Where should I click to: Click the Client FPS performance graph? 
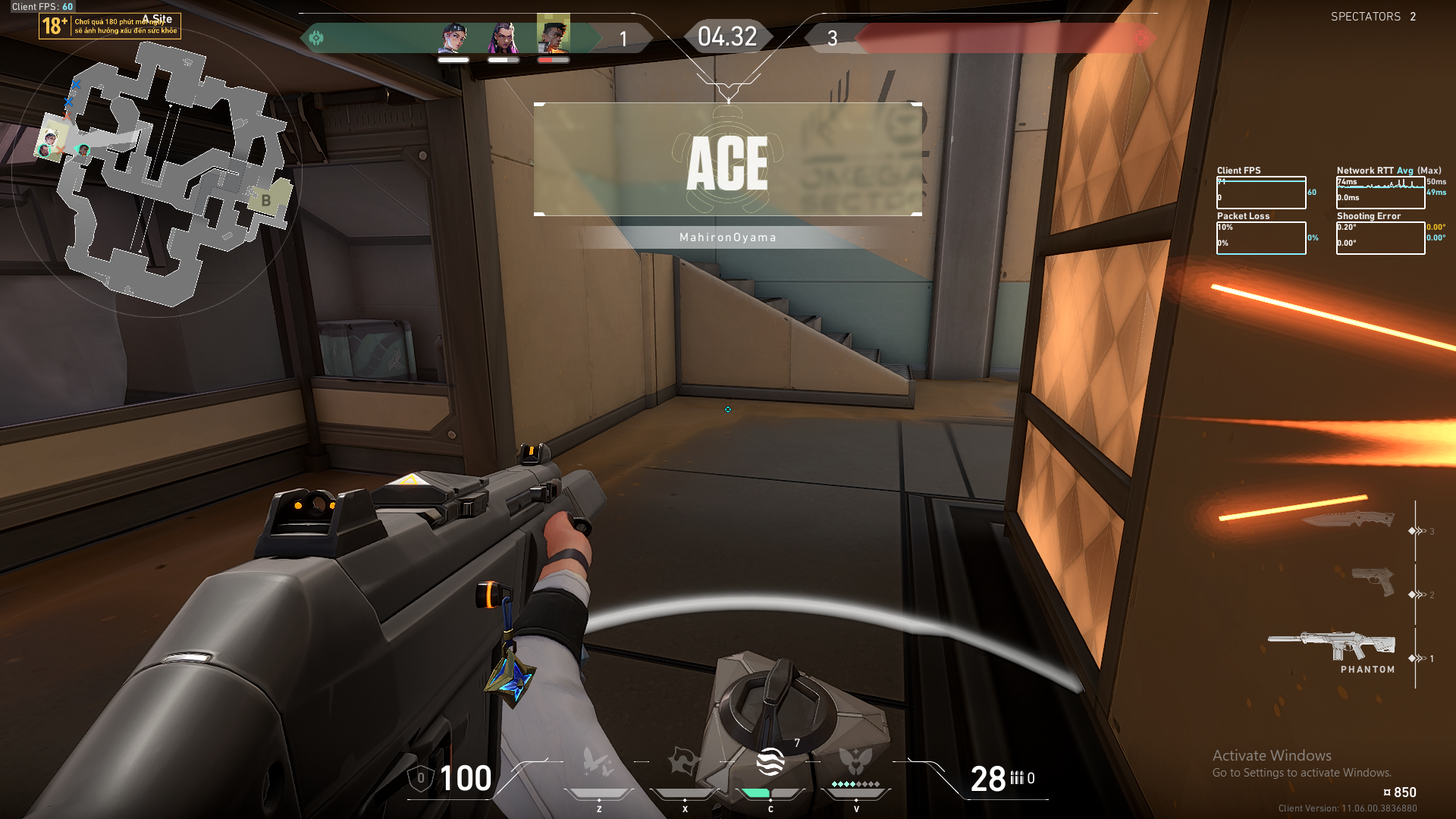1261,193
